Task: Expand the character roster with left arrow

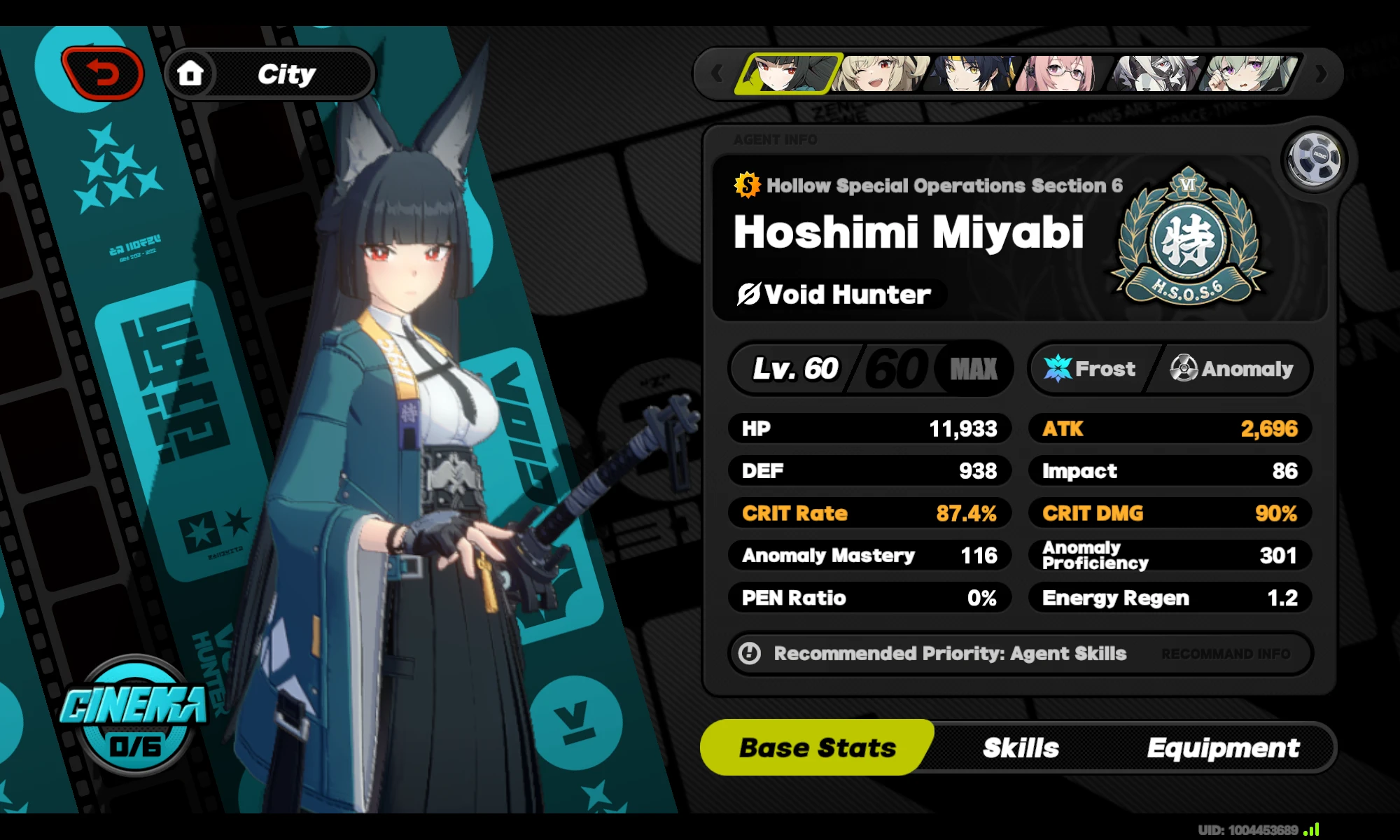Action: click(x=716, y=73)
